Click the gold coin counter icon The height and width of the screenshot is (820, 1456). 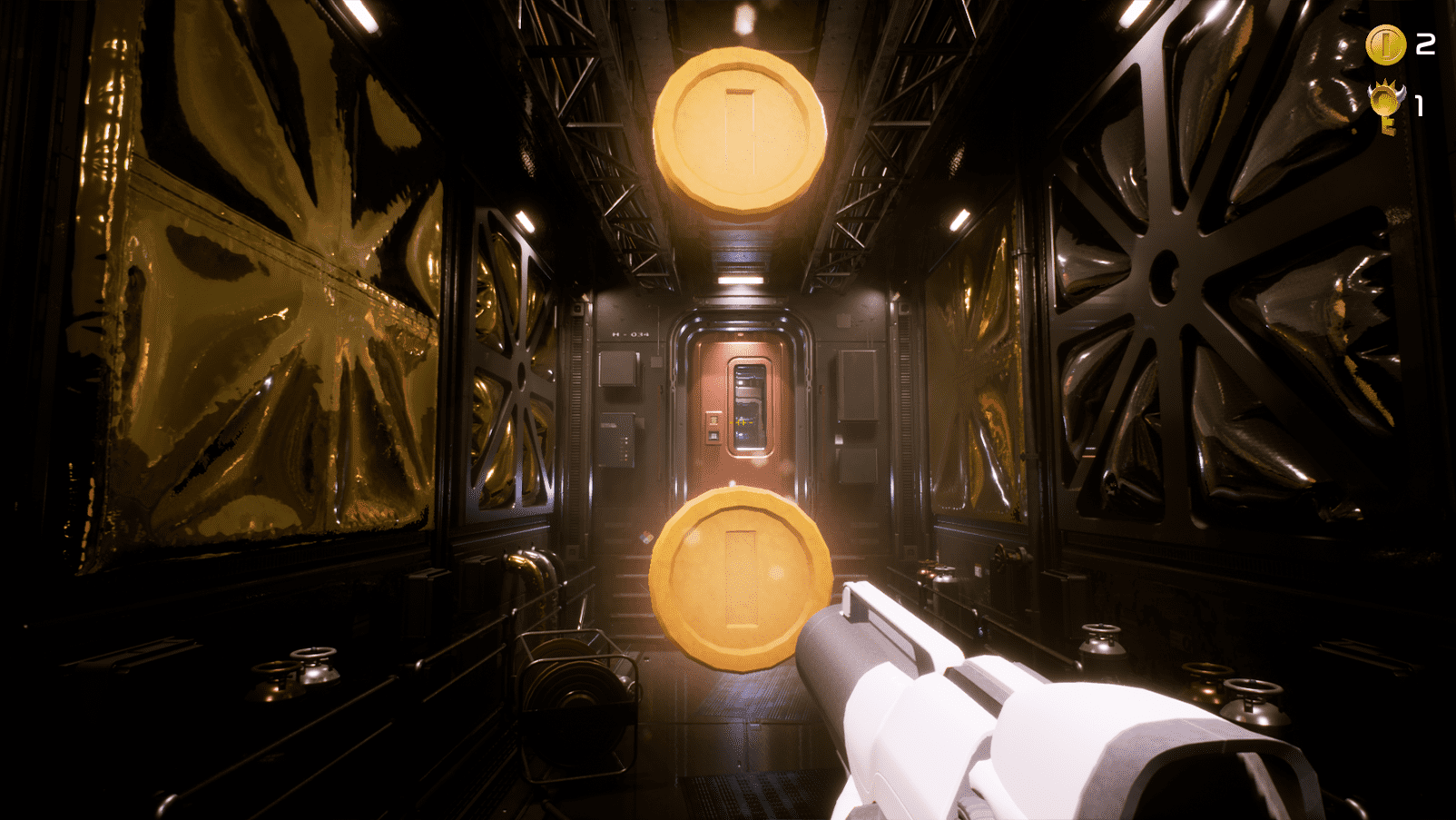coord(1385,44)
